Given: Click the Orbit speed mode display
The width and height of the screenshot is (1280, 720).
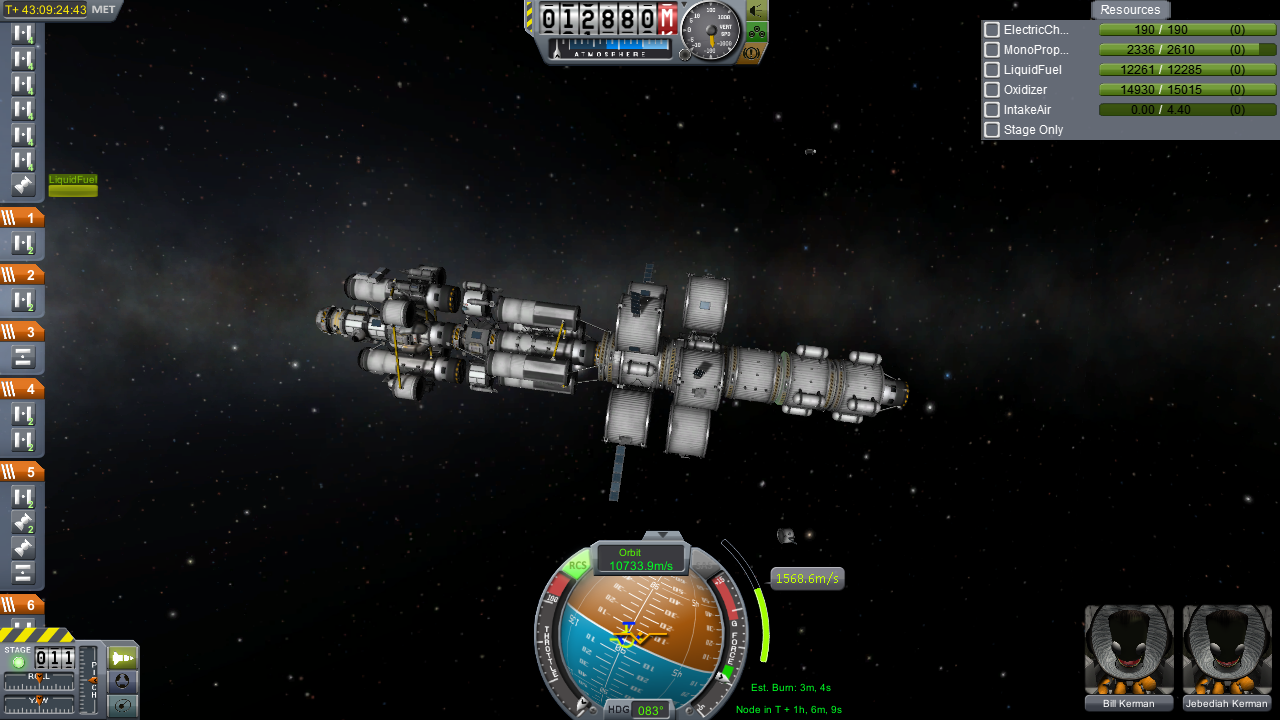Looking at the screenshot, I should click(640, 560).
